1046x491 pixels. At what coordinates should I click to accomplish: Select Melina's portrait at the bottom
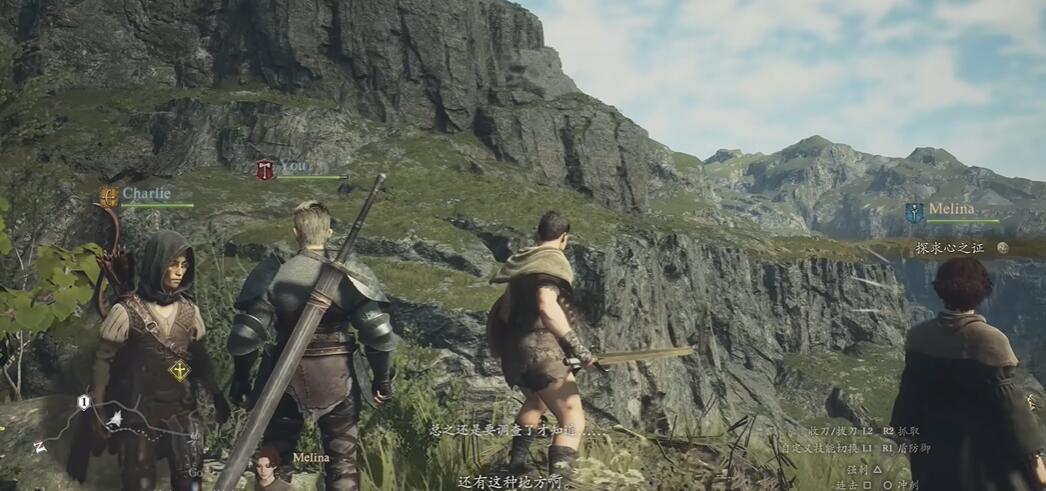(267, 468)
